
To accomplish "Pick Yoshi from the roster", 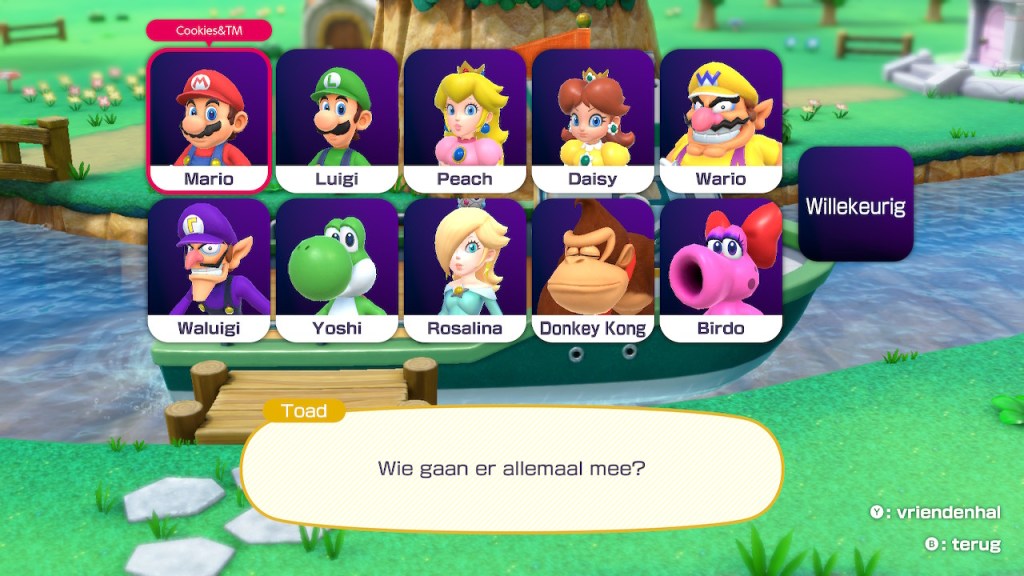I will point(337,270).
